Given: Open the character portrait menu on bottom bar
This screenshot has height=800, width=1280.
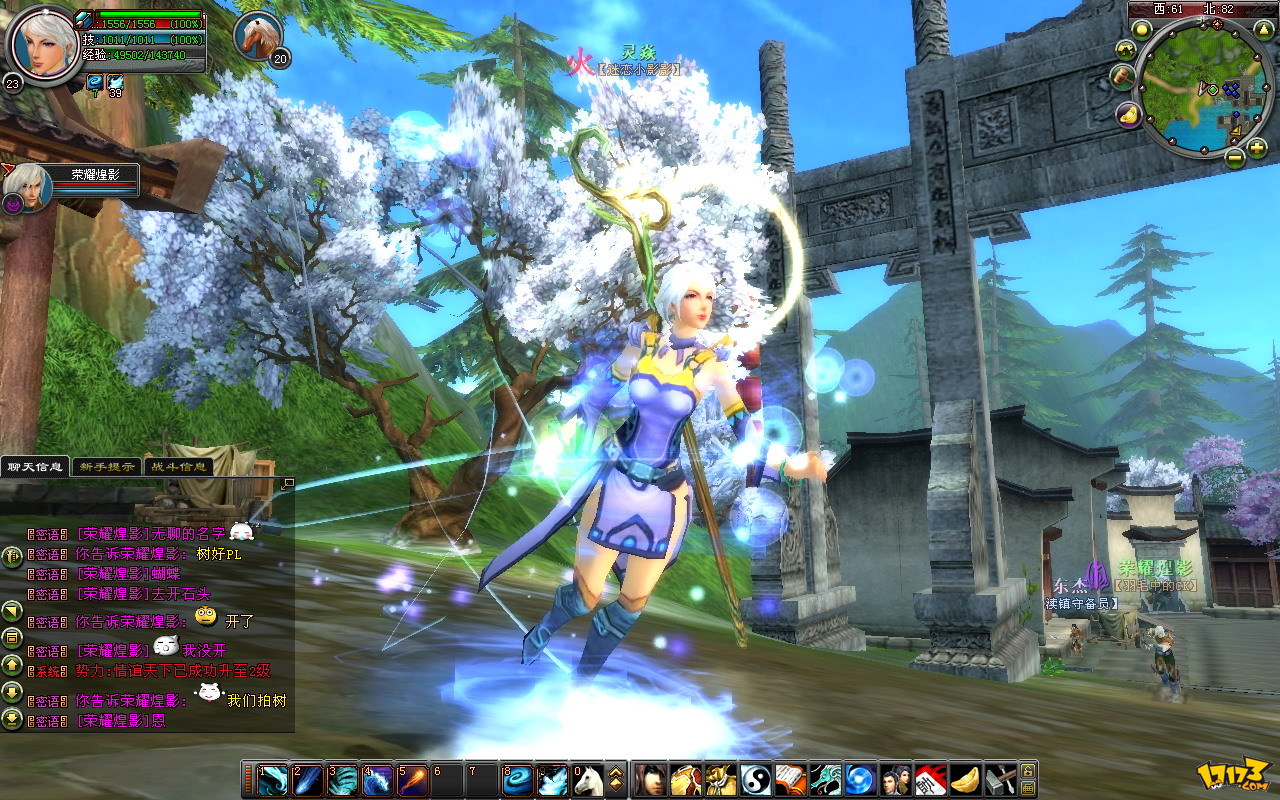Looking at the screenshot, I should 650,779.
